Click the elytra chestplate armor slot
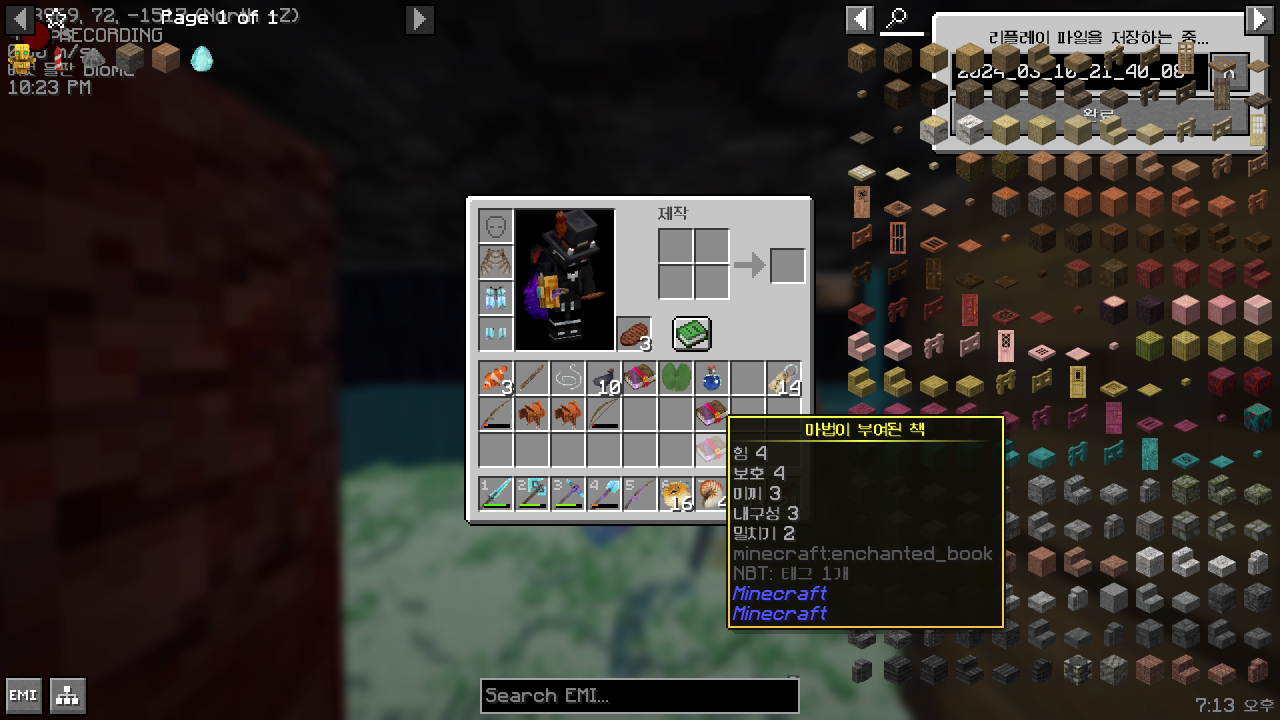This screenshot has height=720, width=1280. (x=496, y=262)
